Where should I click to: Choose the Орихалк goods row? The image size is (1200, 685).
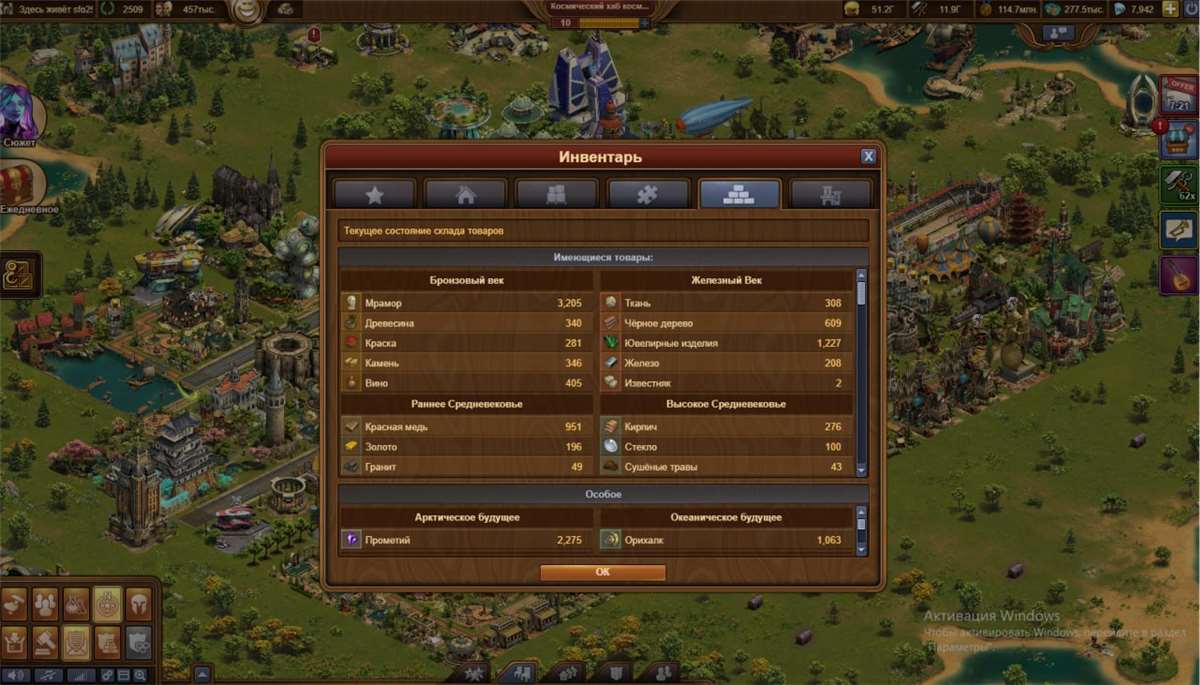[724, 540]
